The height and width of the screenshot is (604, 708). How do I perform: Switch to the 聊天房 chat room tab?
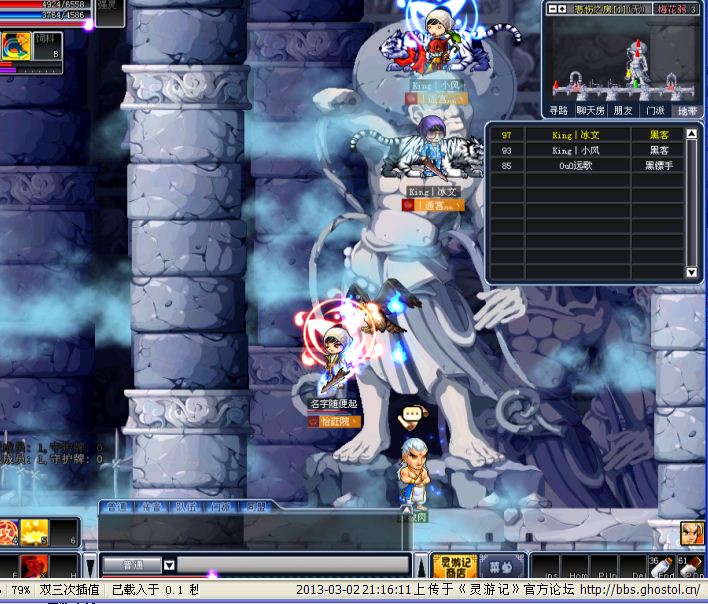[590, 111]
